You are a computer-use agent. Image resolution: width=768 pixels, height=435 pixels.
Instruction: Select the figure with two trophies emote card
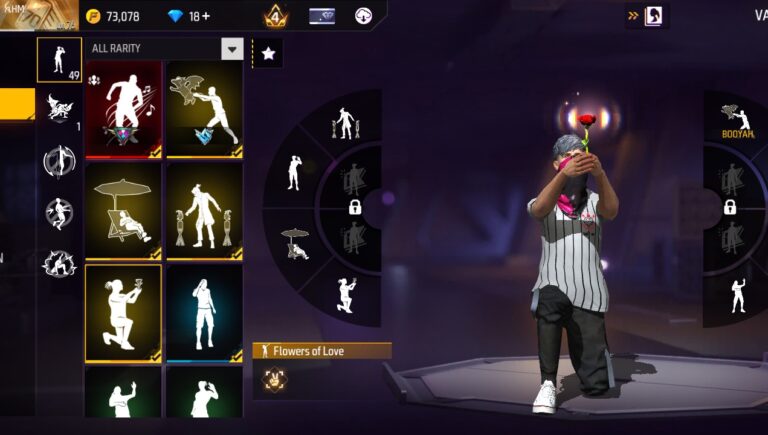(x=204, y=210)
